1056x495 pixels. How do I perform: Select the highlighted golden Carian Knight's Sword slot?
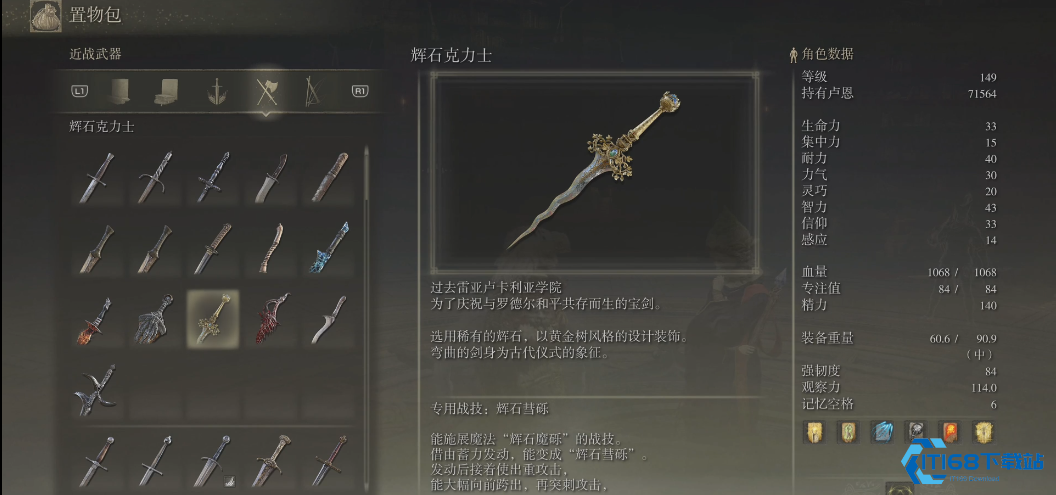[x=212, y=318]
